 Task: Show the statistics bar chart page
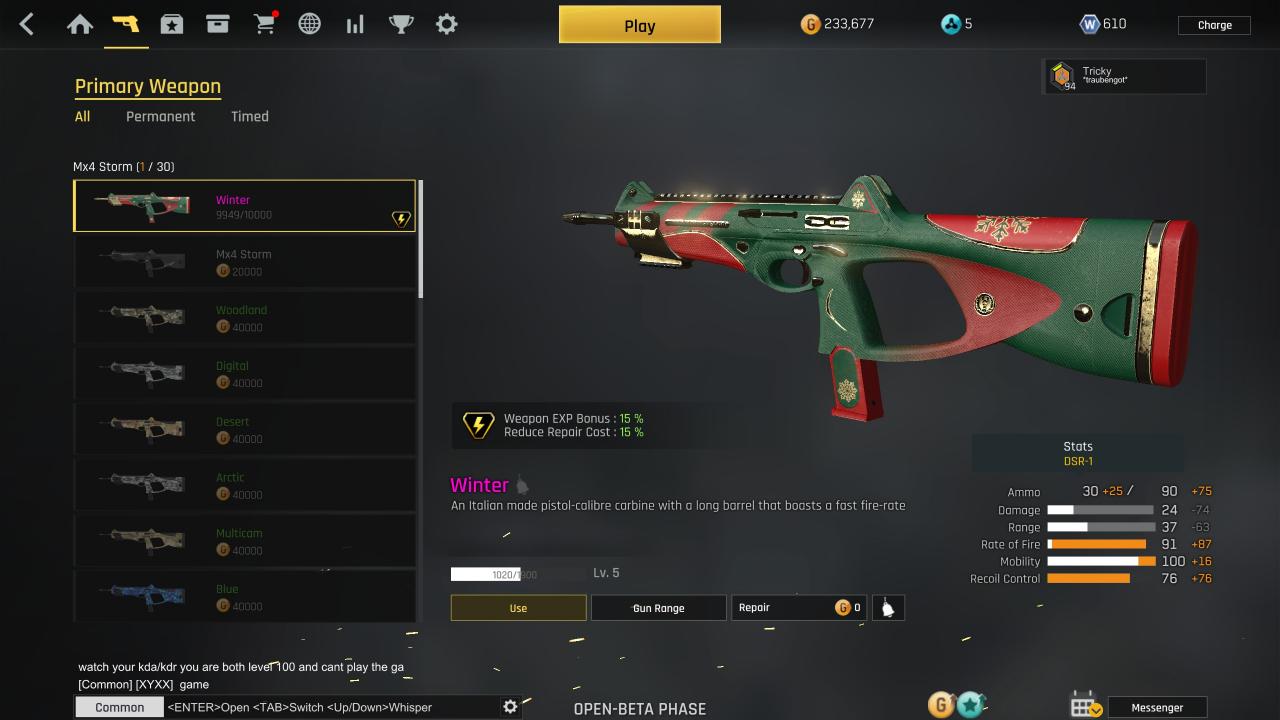click(355, 25)
